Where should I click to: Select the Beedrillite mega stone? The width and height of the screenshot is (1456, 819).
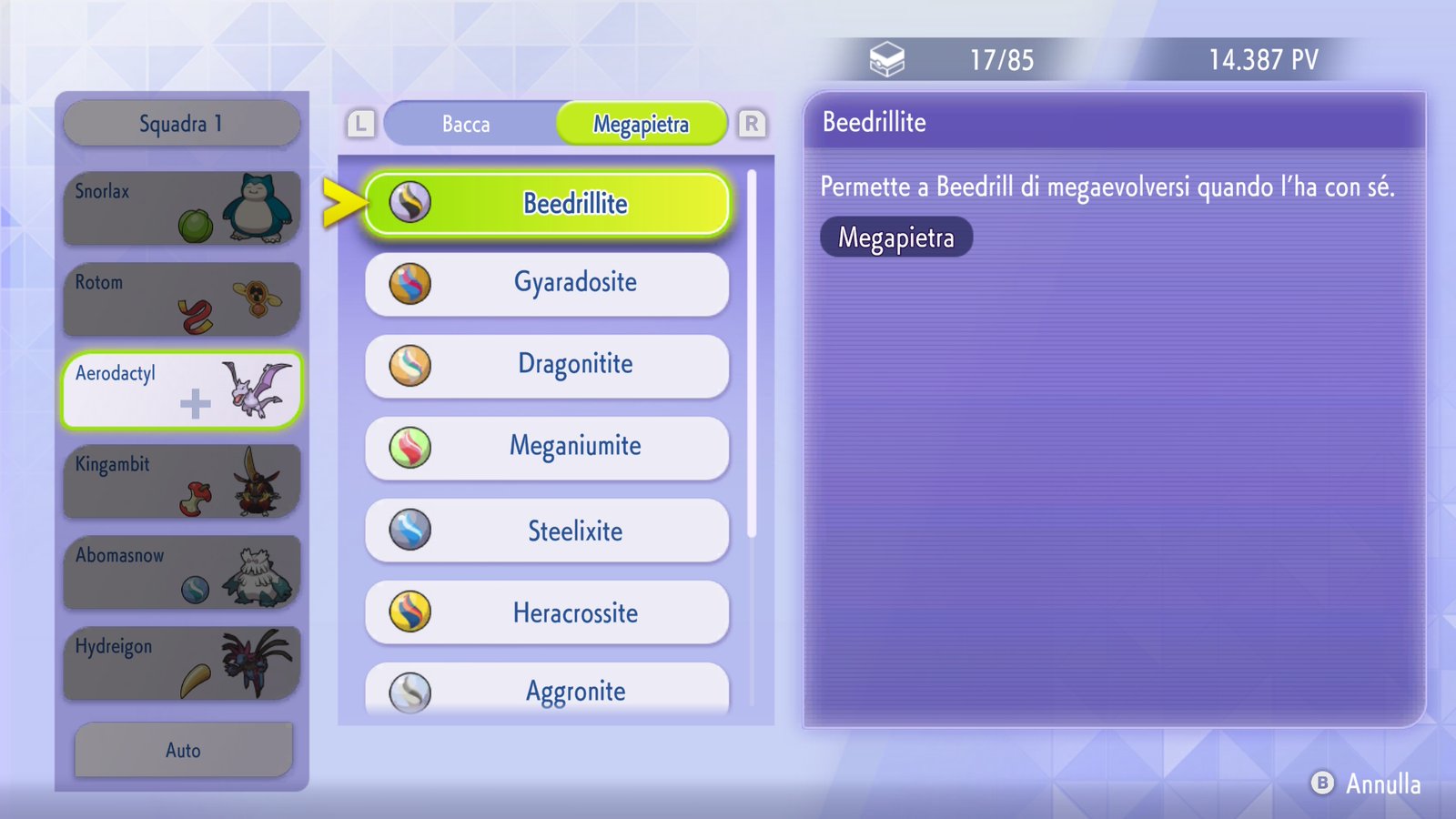547,204
